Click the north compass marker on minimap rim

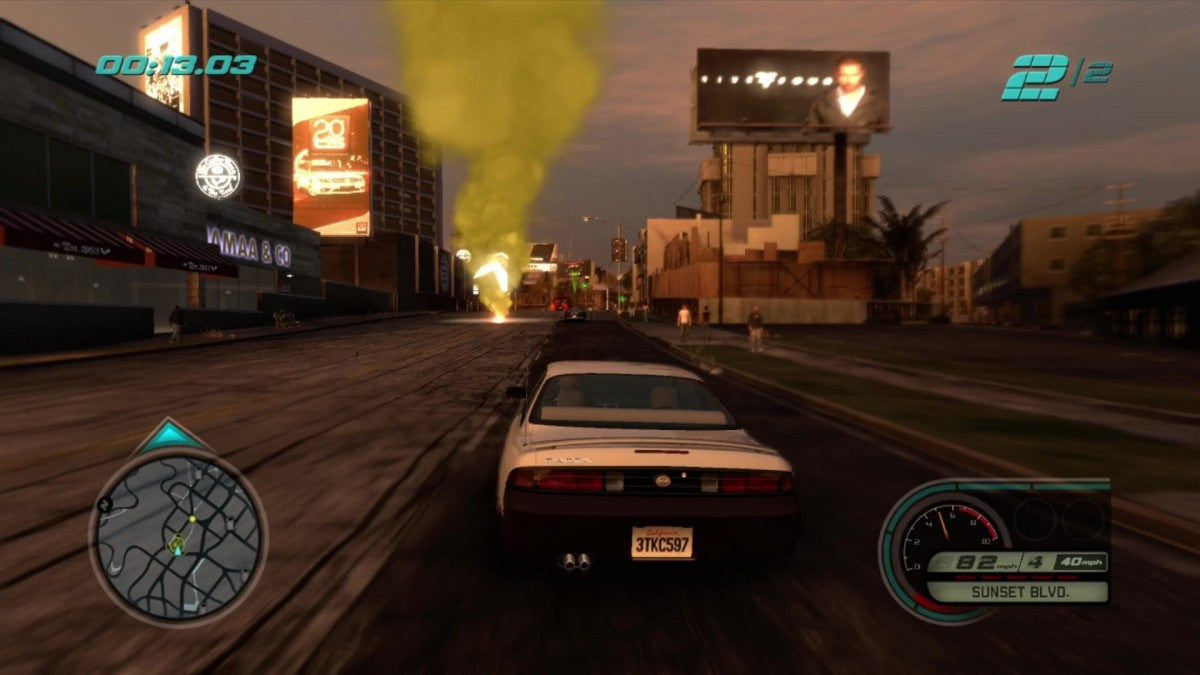102,505
